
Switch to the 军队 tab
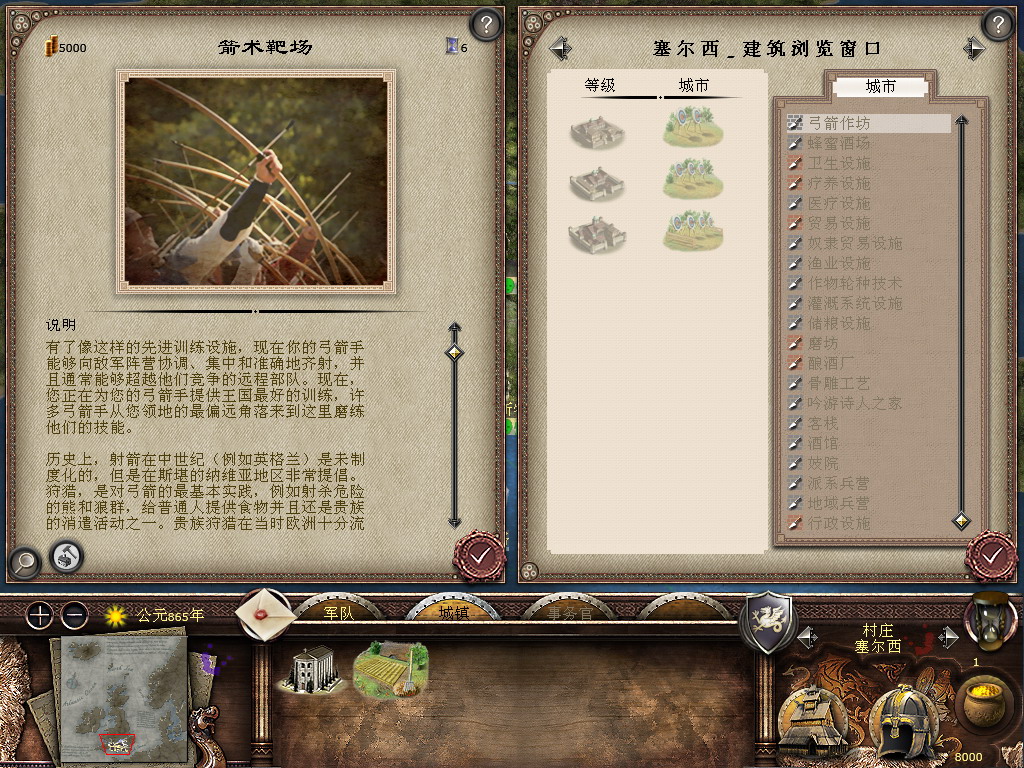(339, 612)
